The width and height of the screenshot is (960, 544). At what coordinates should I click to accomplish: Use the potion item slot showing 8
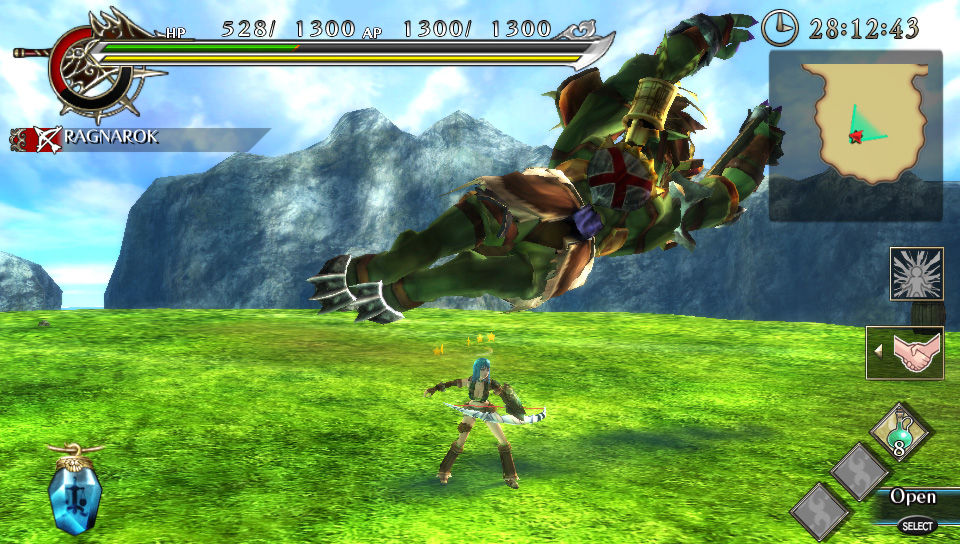click(900, 432)
